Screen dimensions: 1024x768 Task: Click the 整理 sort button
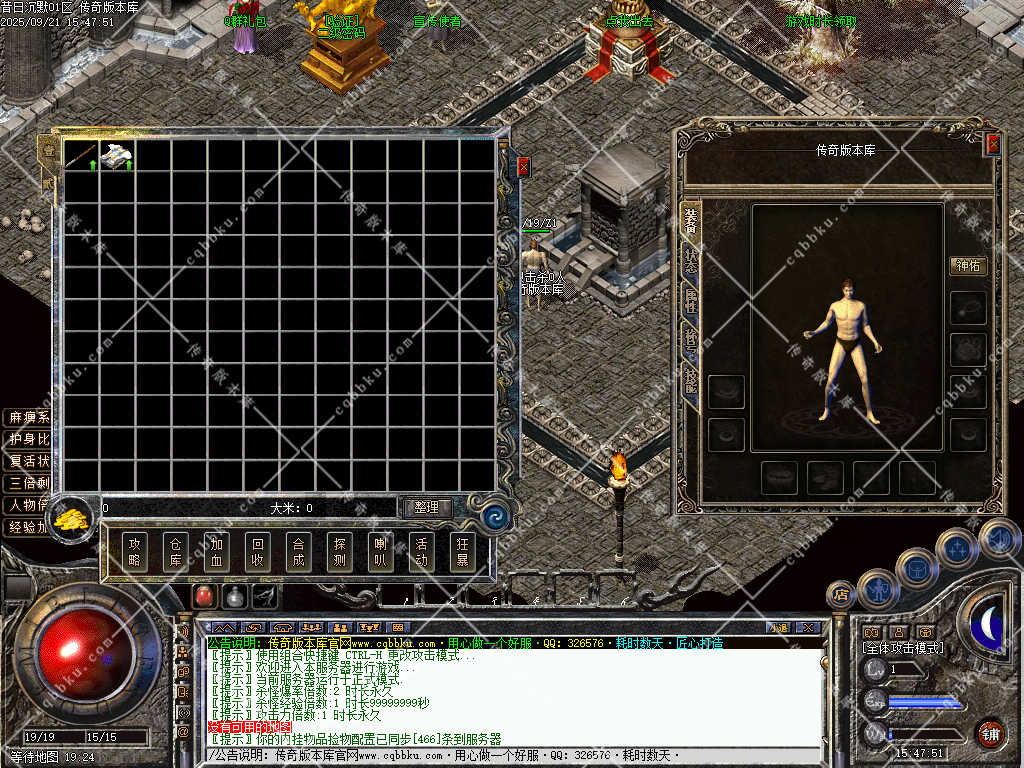pyautogui.click(x=426, y=508)
